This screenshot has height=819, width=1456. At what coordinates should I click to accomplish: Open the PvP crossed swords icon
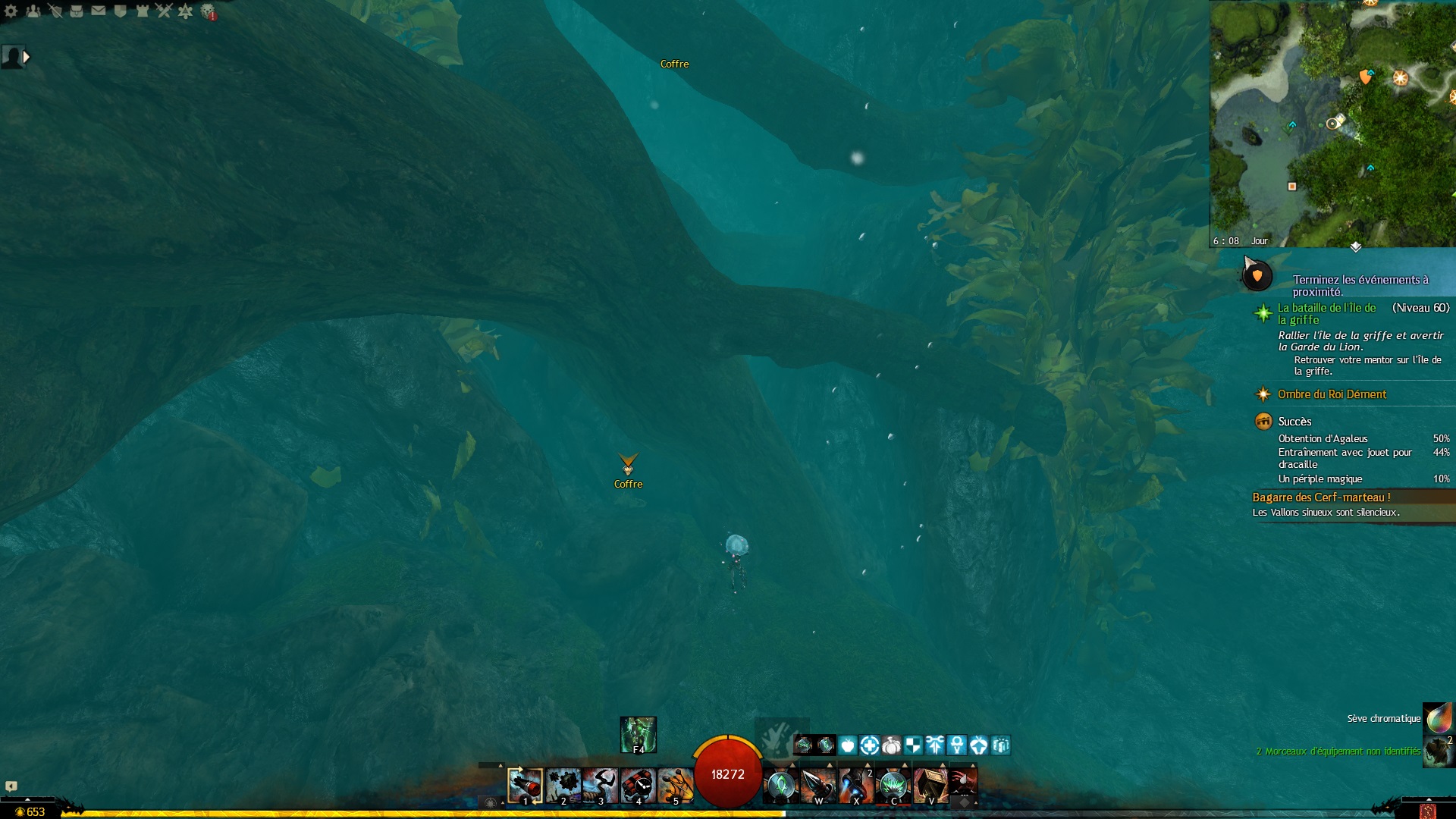(164, 11)
